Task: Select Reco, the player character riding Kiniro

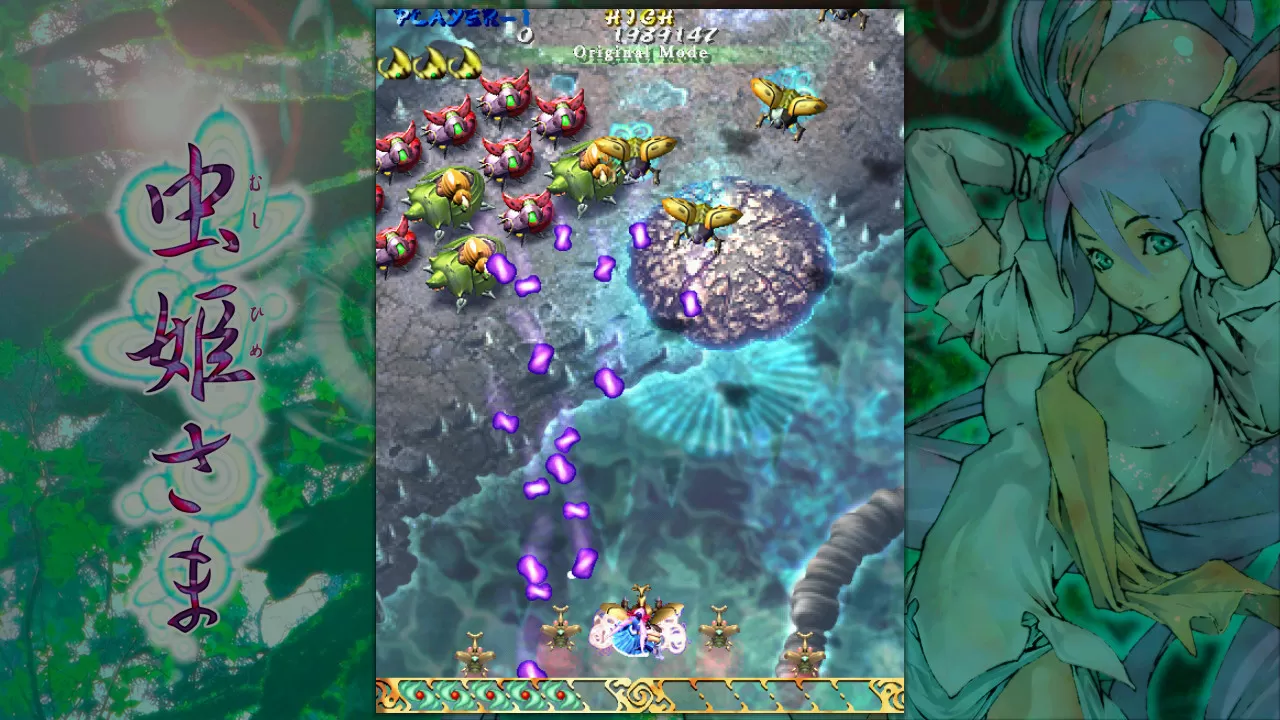Action: [x=637, y=628]
